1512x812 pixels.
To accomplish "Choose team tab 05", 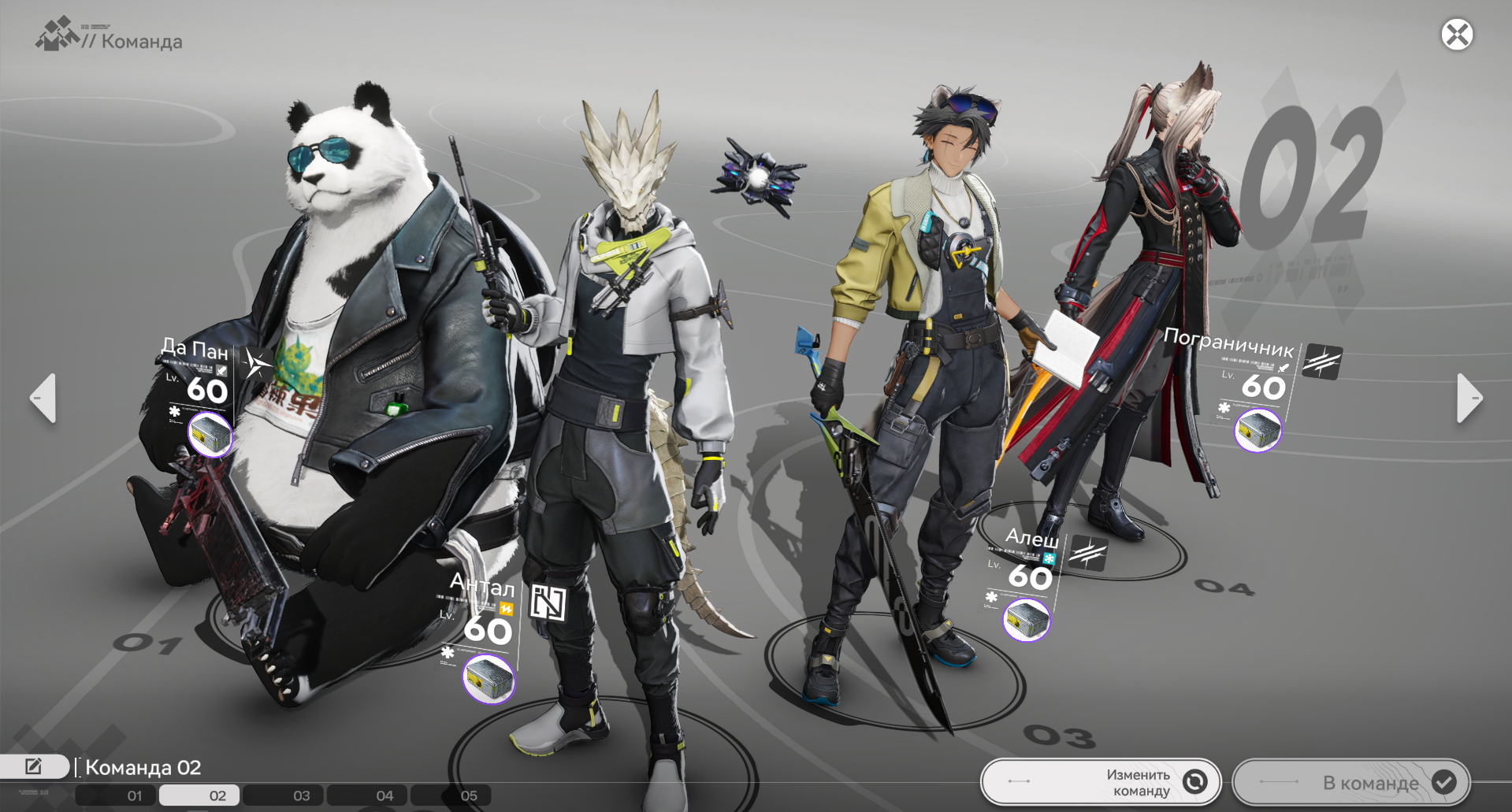I will (468, 795).
